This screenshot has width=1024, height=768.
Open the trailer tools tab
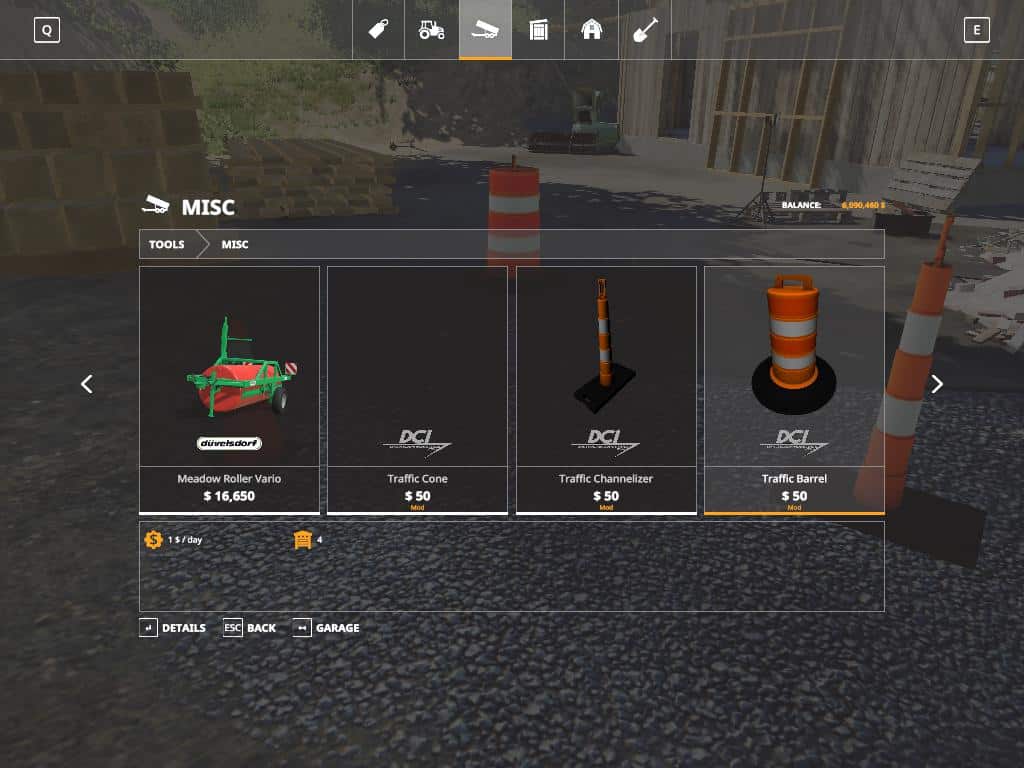point(485,29)
